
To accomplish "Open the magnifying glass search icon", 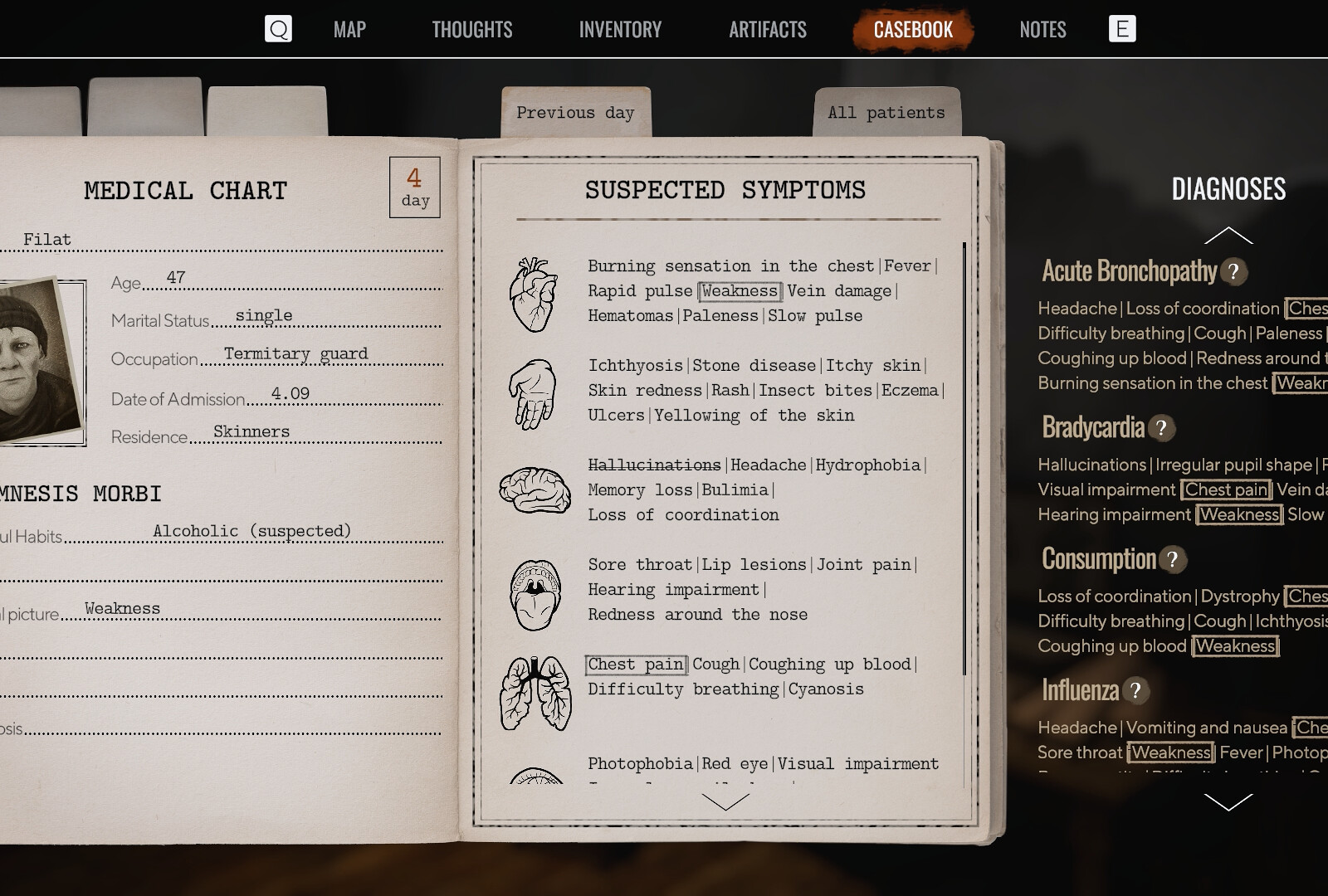I will [279, 28].
